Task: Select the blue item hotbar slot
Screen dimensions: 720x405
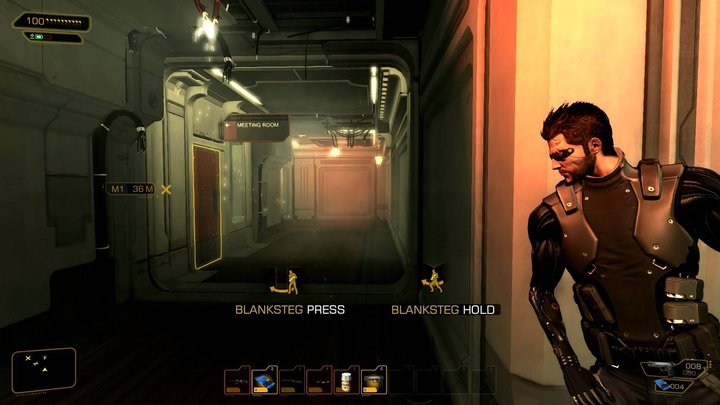Action: pyautogui.click(x=264, y=380)
